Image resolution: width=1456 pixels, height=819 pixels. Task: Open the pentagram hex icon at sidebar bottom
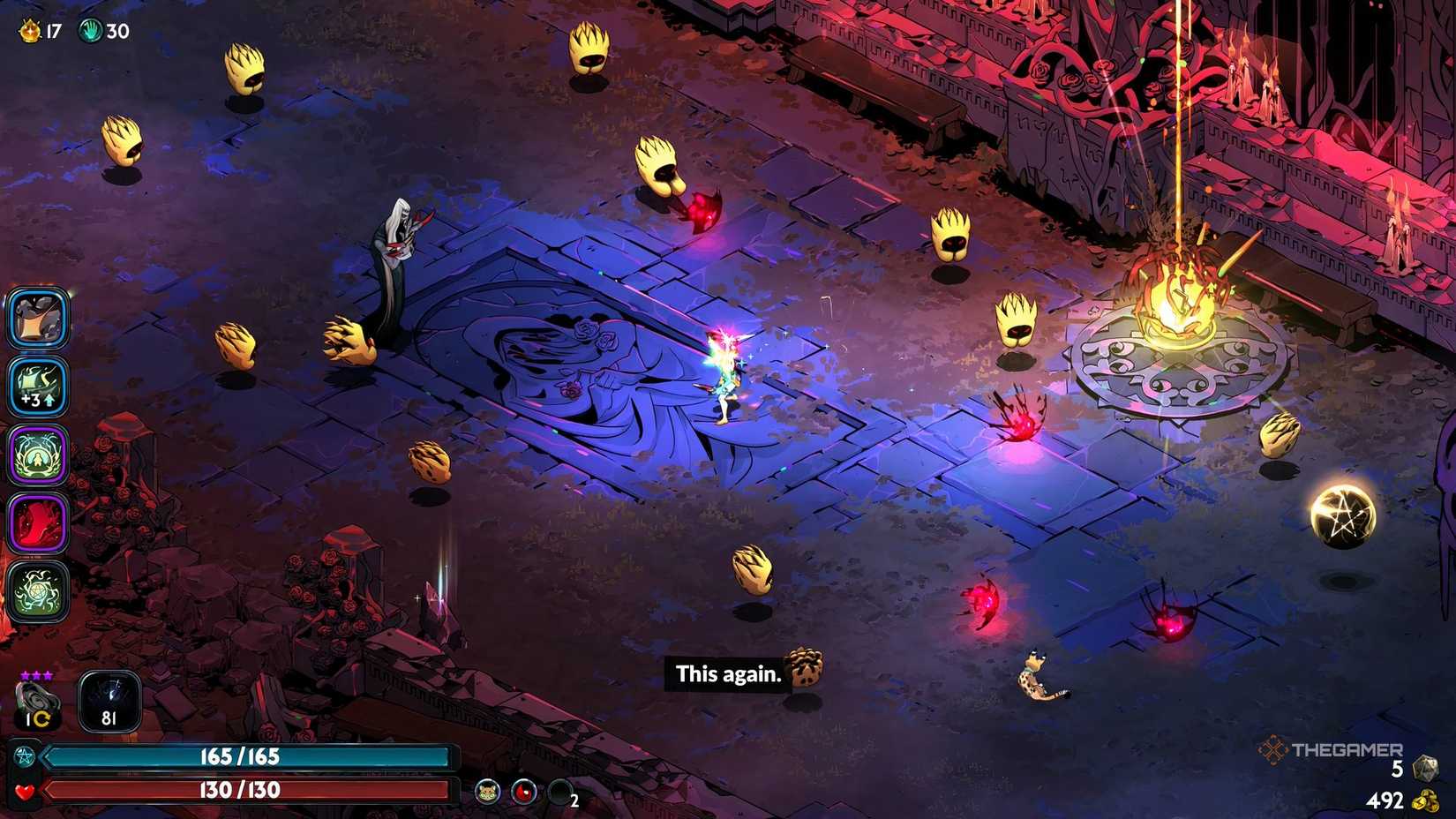(x=40, y=583)
